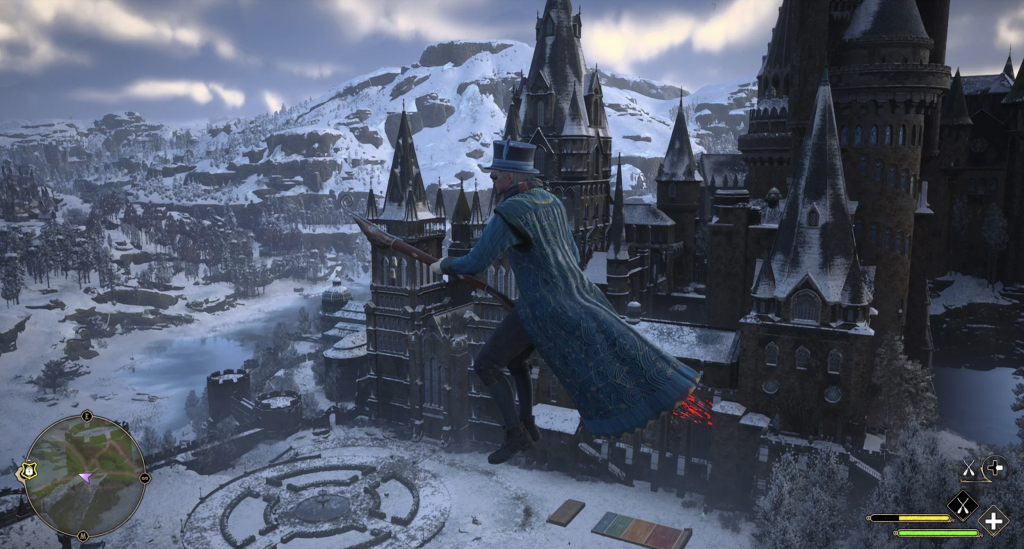Activate the crossed brooms diamond icon

coord(963,505)
